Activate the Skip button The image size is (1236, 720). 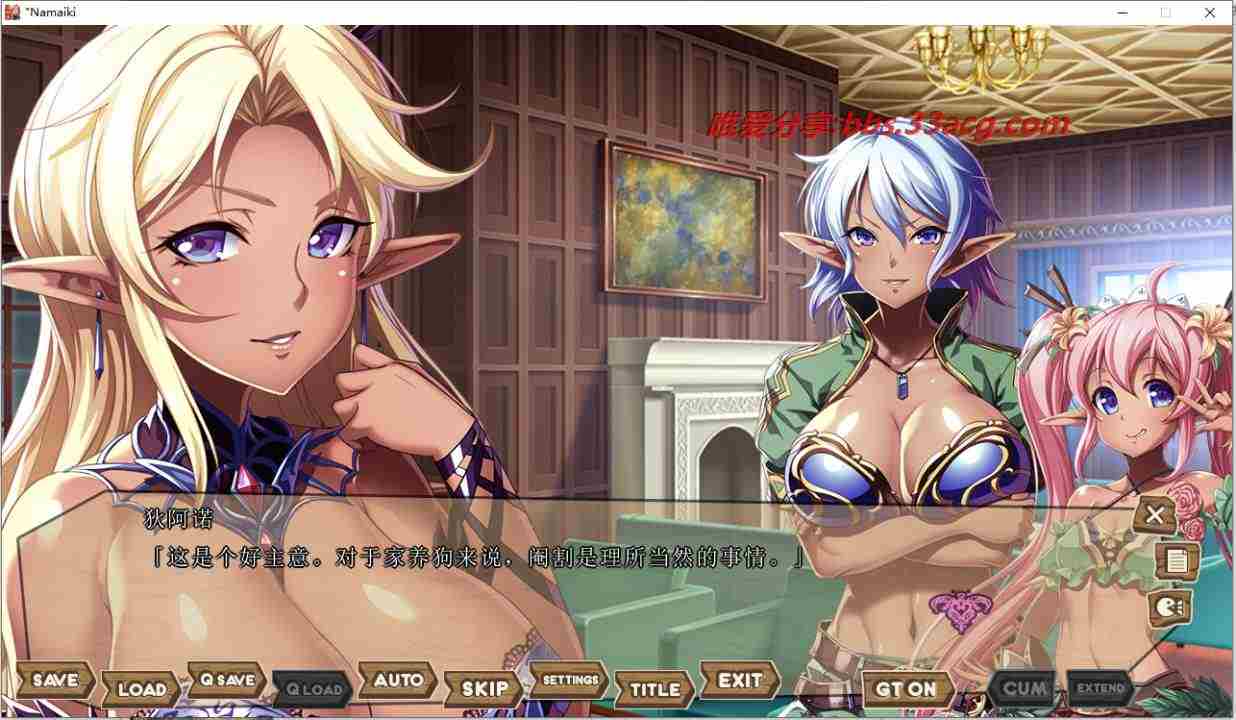pyautogui.click(x=484, y=689)
